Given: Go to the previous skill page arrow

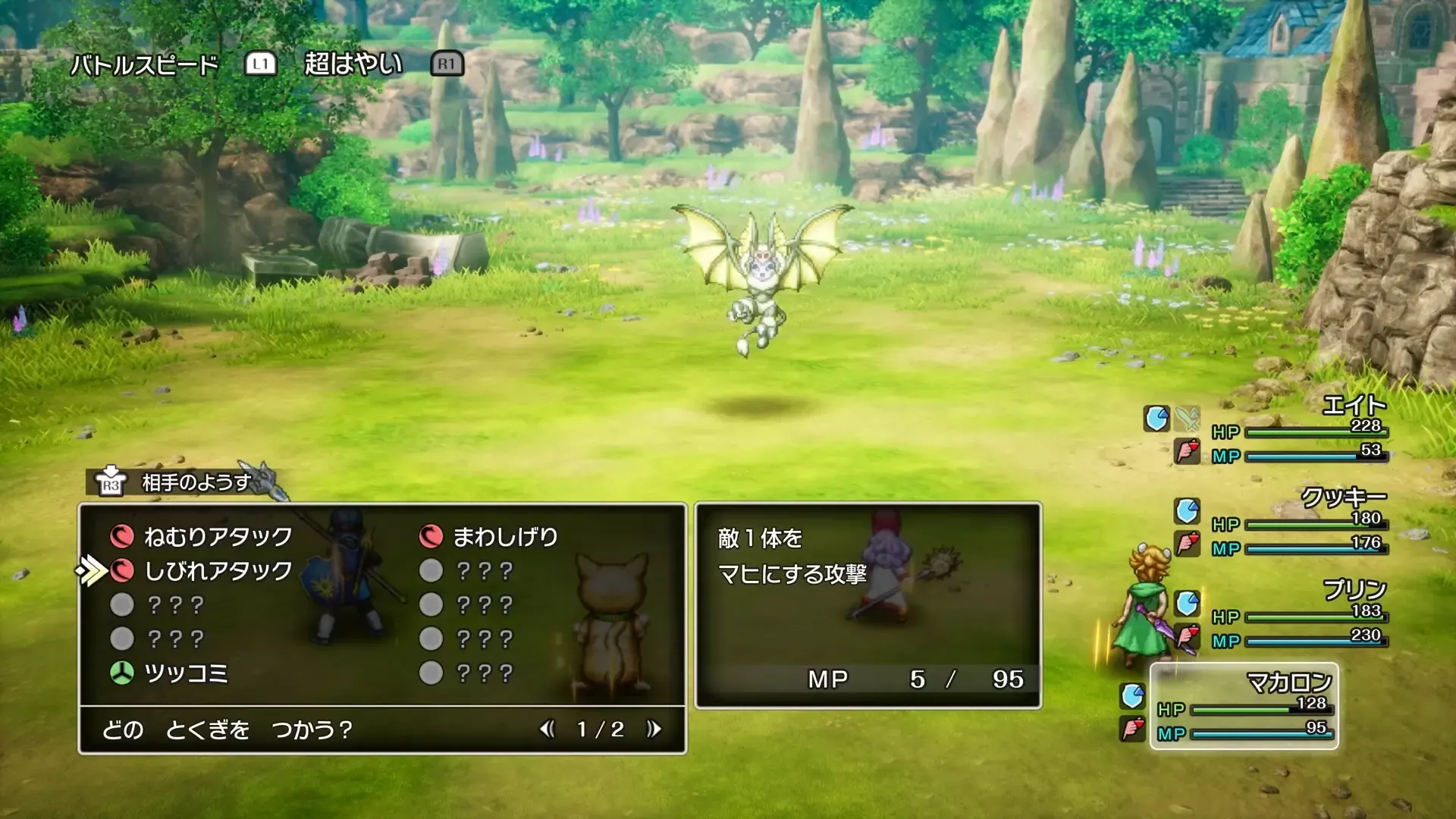Looking at the screenshot, I should (547, 730).
